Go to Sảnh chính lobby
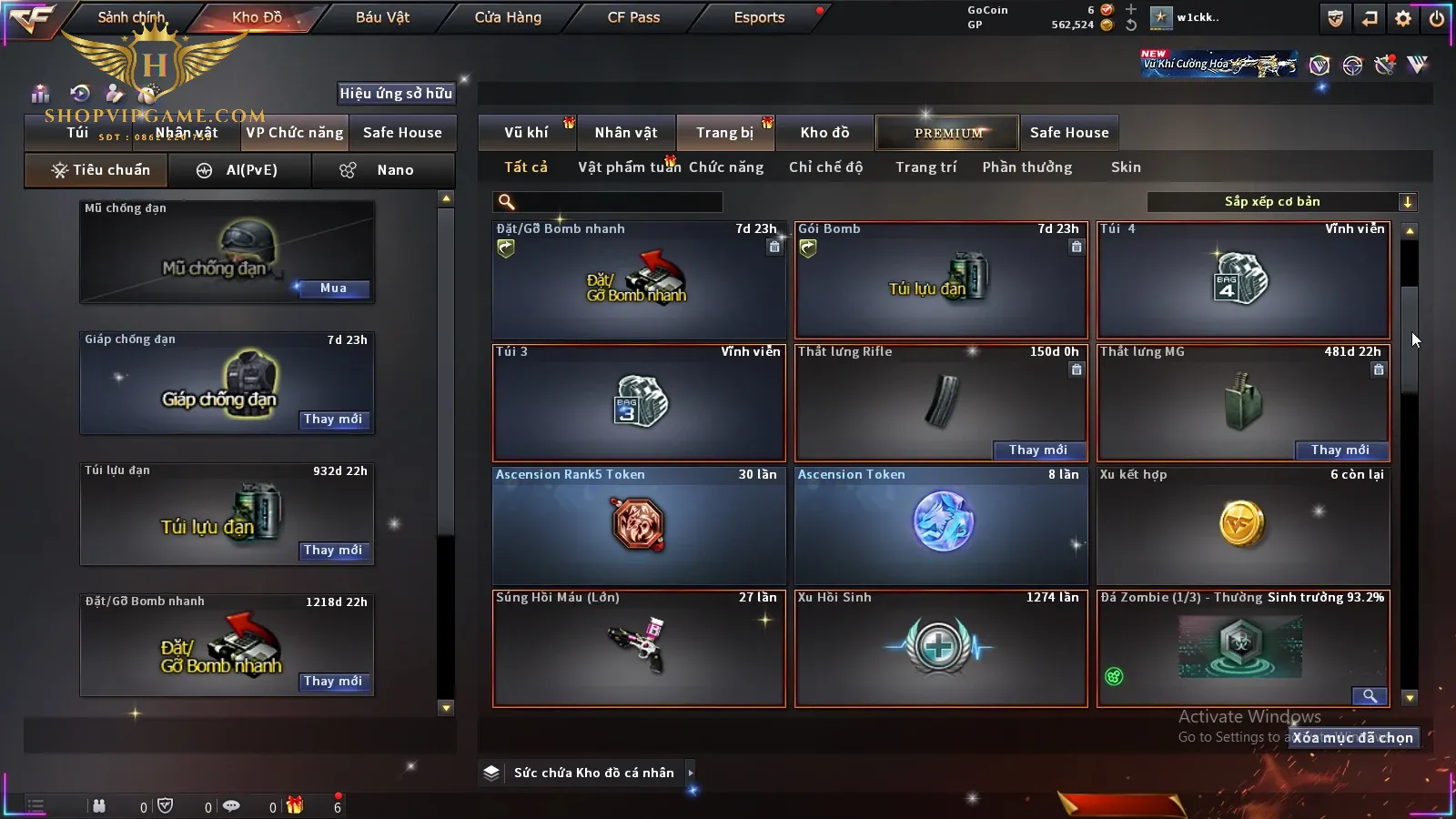The width and height of the screenshot is (1456, 819). (x=131, y=17)
